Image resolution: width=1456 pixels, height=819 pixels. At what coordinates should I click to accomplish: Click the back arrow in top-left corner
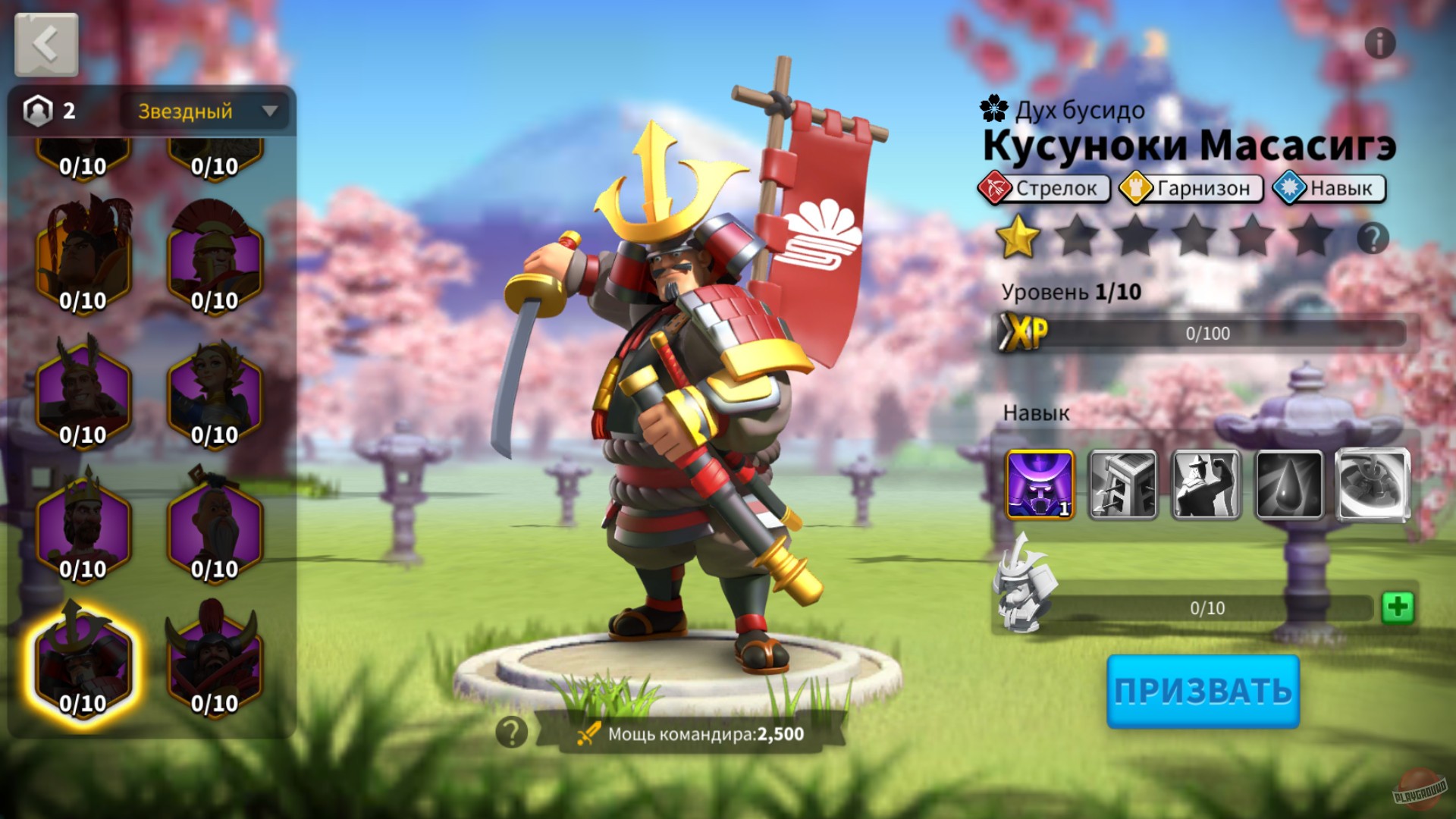tap(47, 44)
